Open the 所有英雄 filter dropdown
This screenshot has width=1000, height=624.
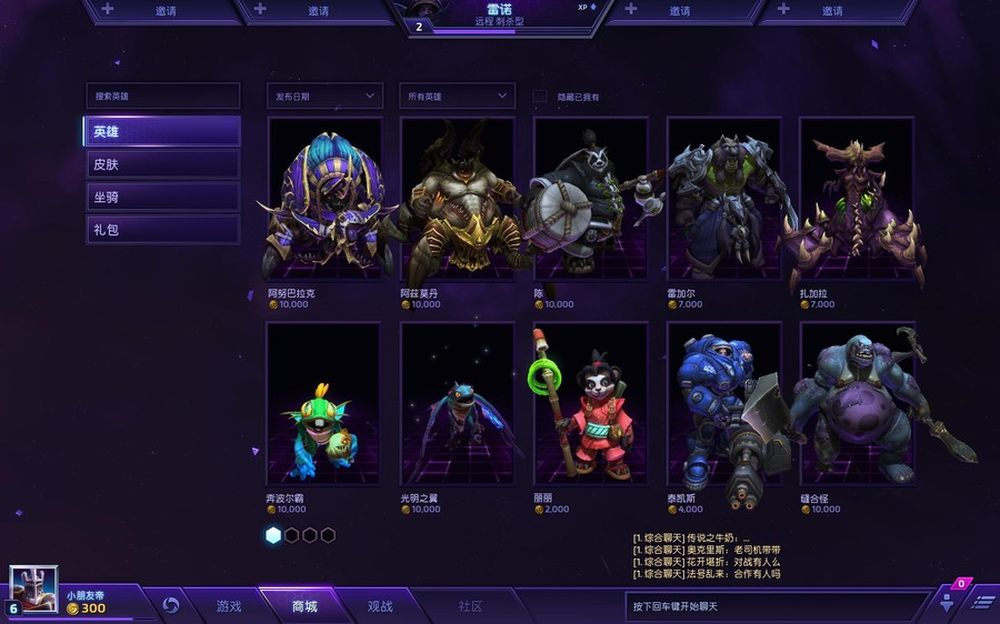(457, 96)
